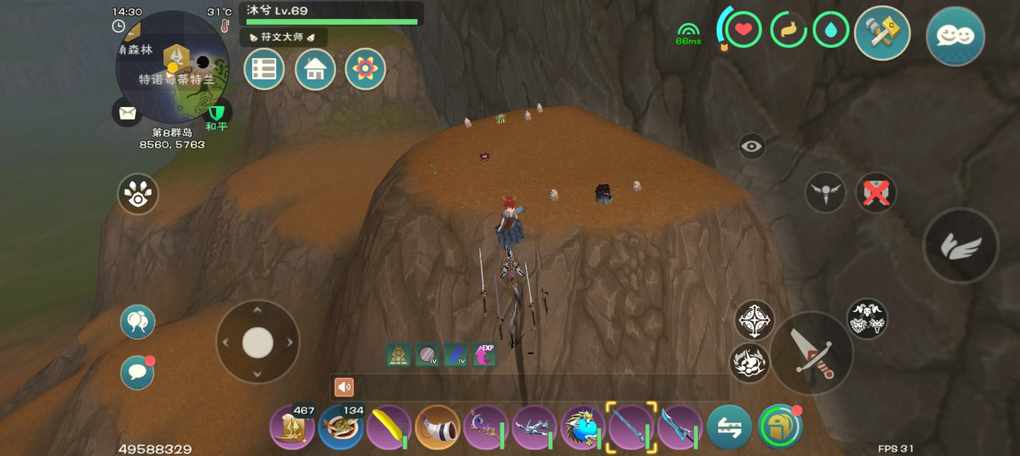The image size is (1020, 456).
Task: Toggle the eye visibility icon
Action: (x=752, y=147)
